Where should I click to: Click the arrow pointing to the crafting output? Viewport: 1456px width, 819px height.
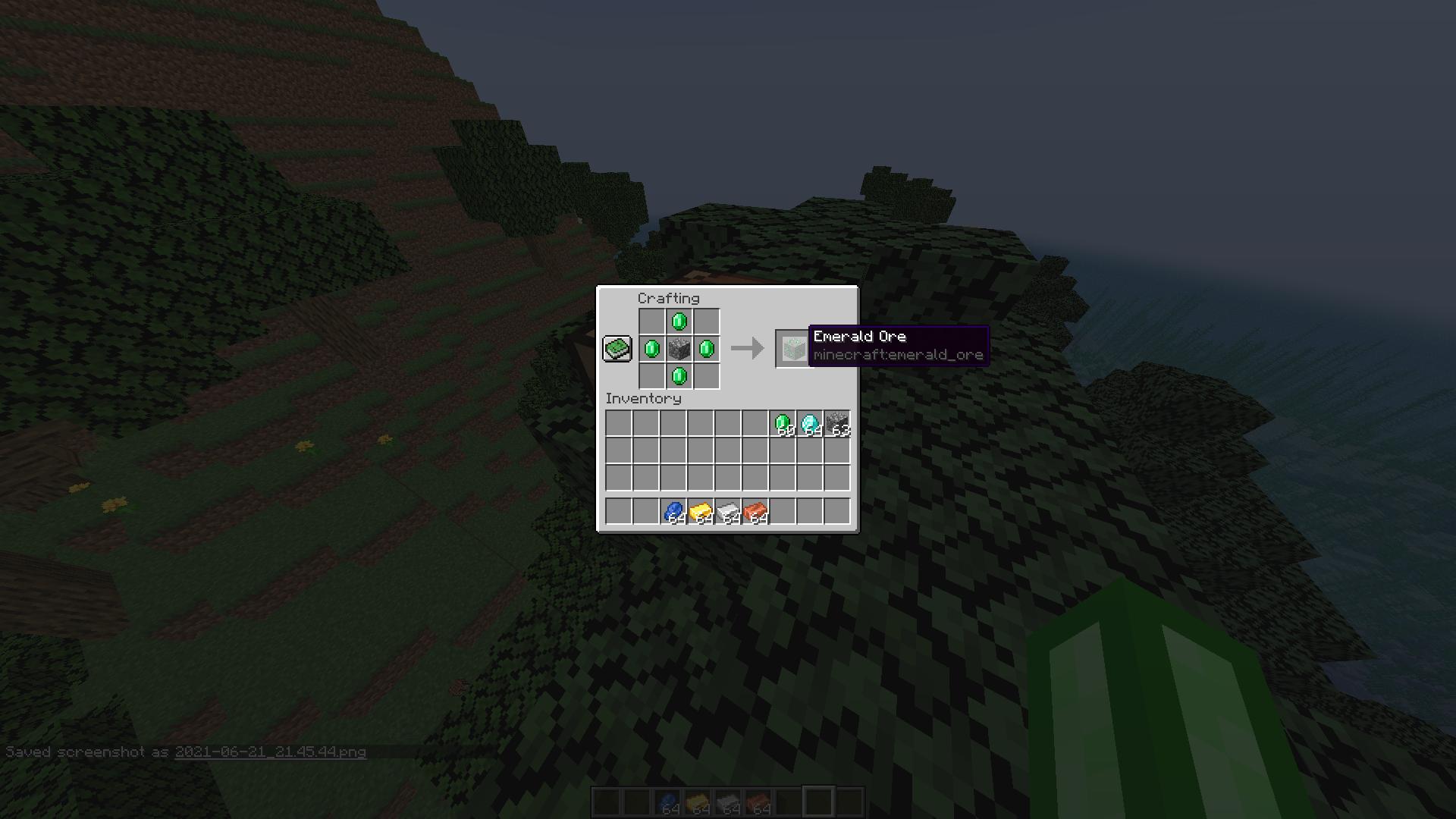click(x=746, y=349)
